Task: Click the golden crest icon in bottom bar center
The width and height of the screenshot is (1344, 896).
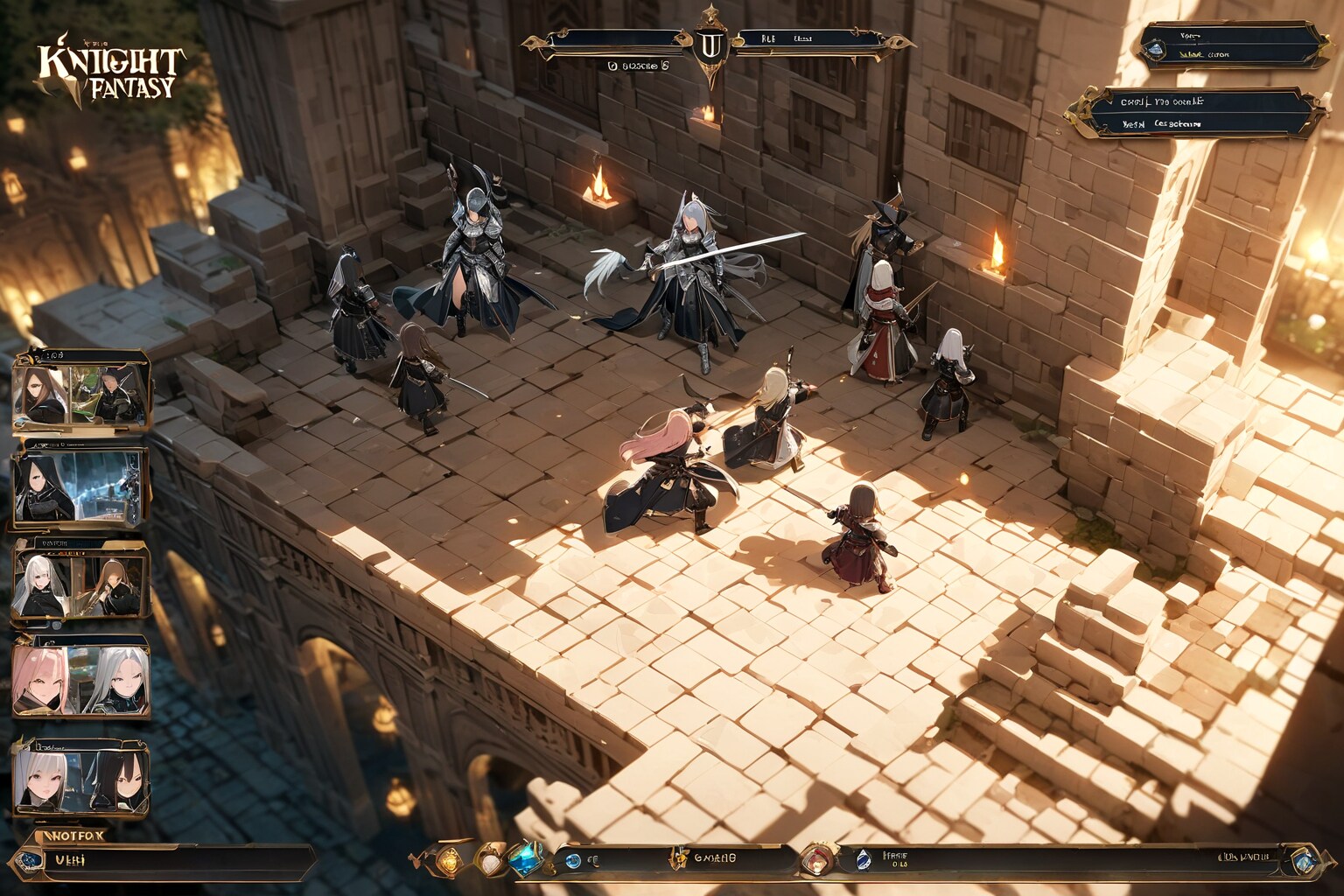Action: pyautogui.click(x=677, y=858)
